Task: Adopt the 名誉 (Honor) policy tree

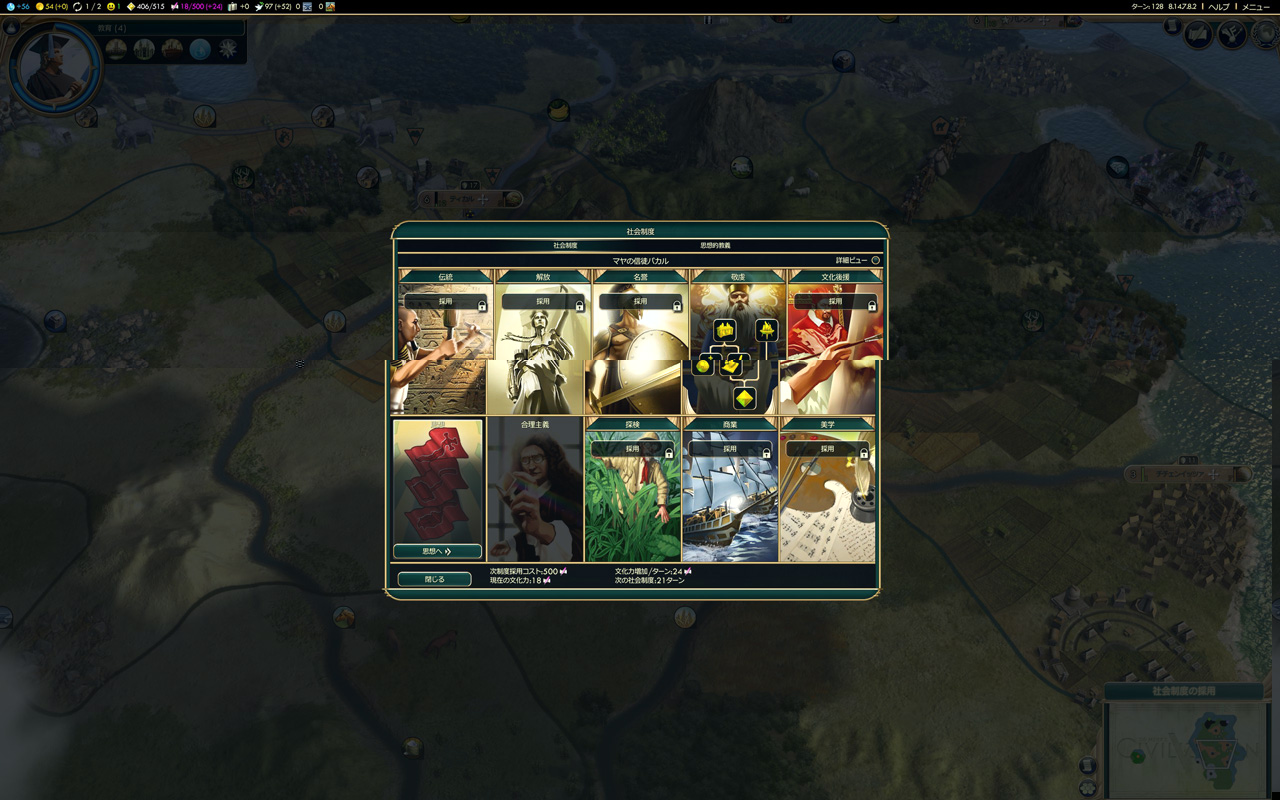Action: tap(640, 302)
